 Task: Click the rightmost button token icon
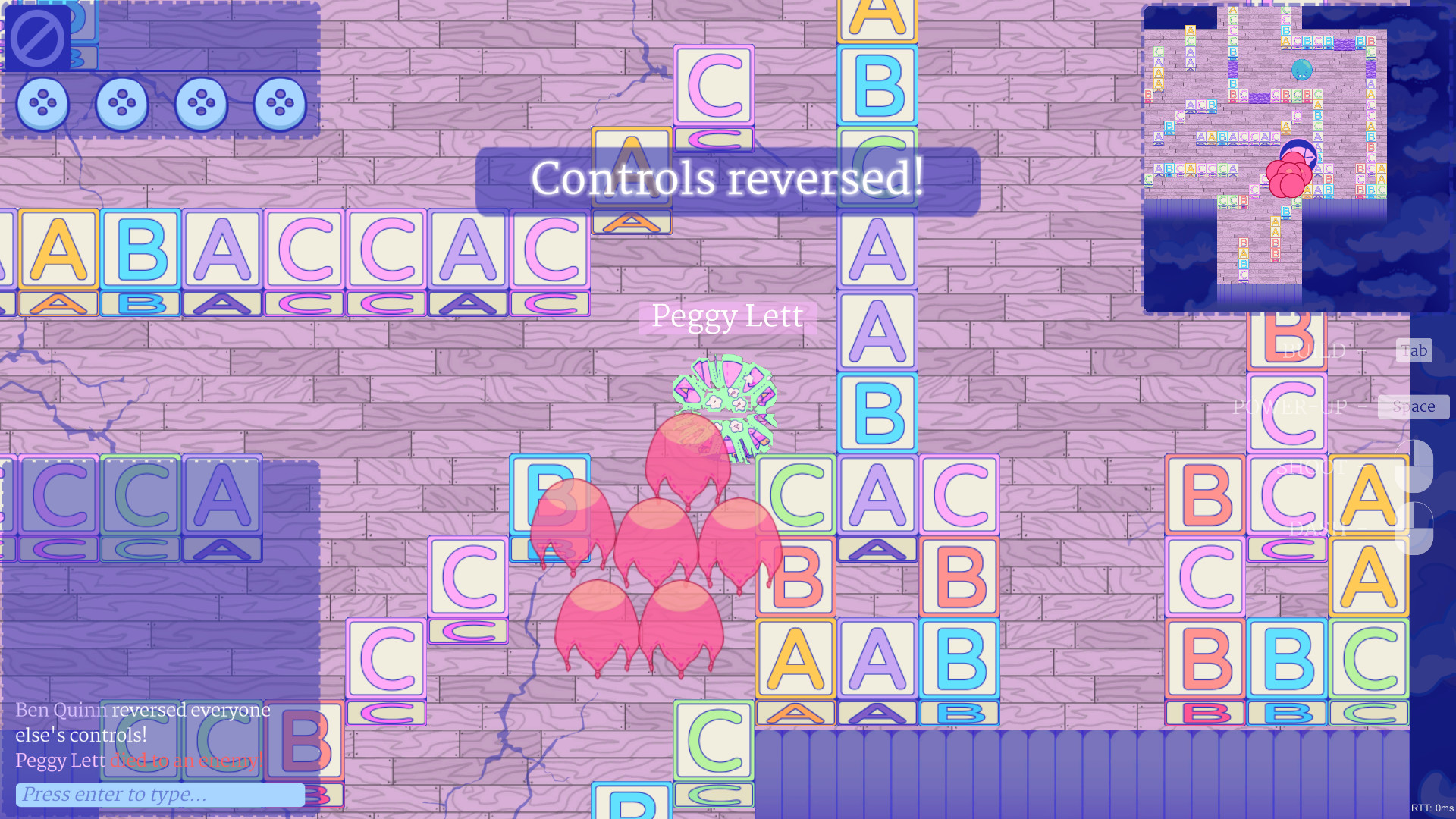280,104
